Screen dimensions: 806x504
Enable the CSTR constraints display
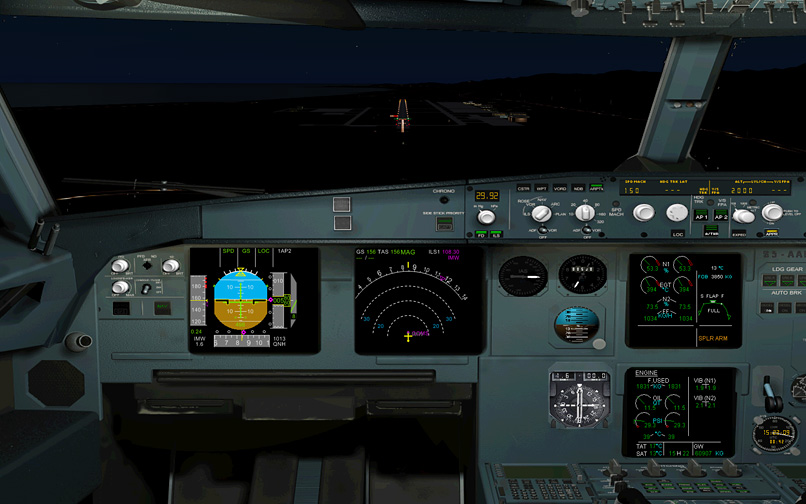pos(523,188)
